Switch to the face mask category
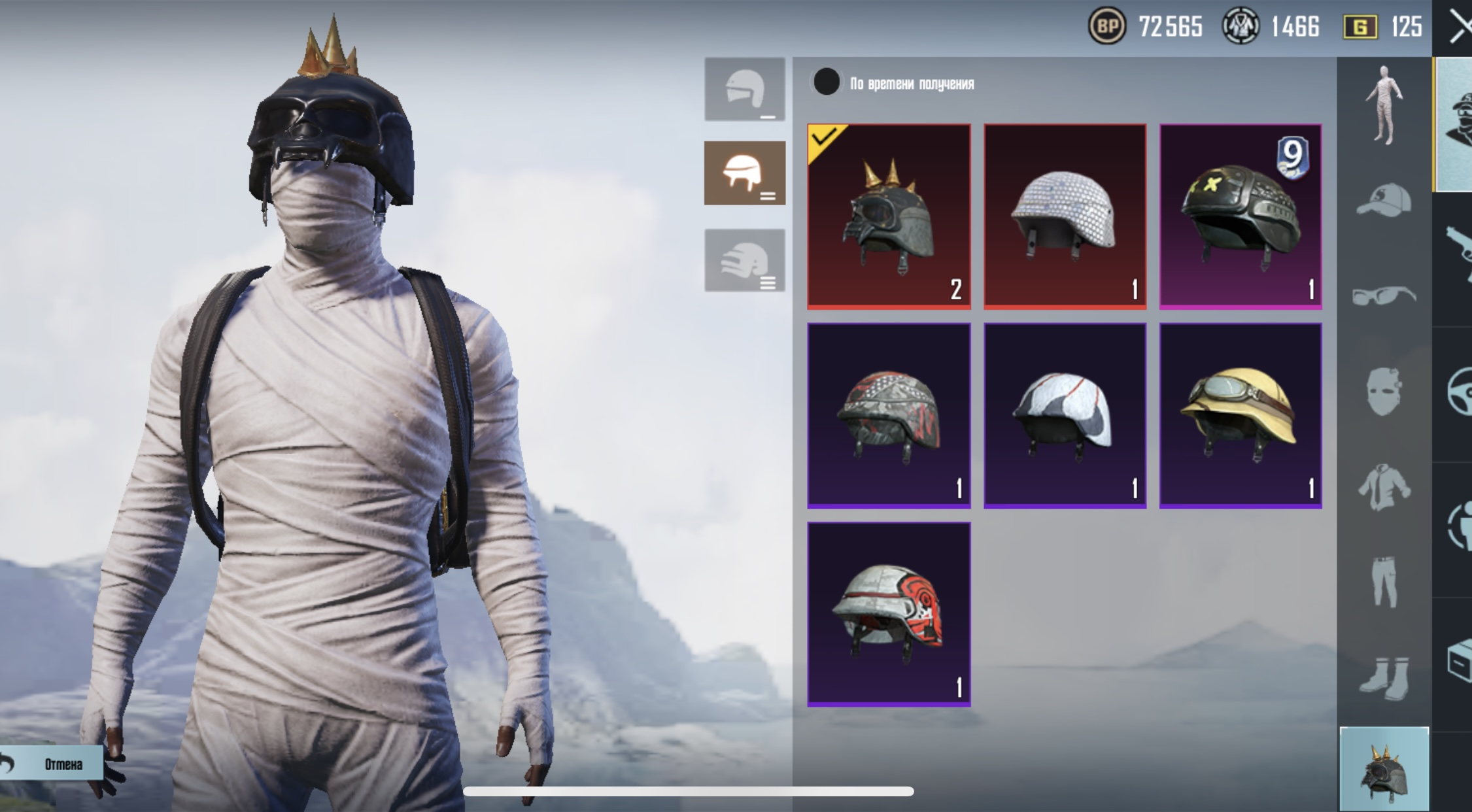Viewport: 1472px width, 812px height. click(x=1384, y=391)
